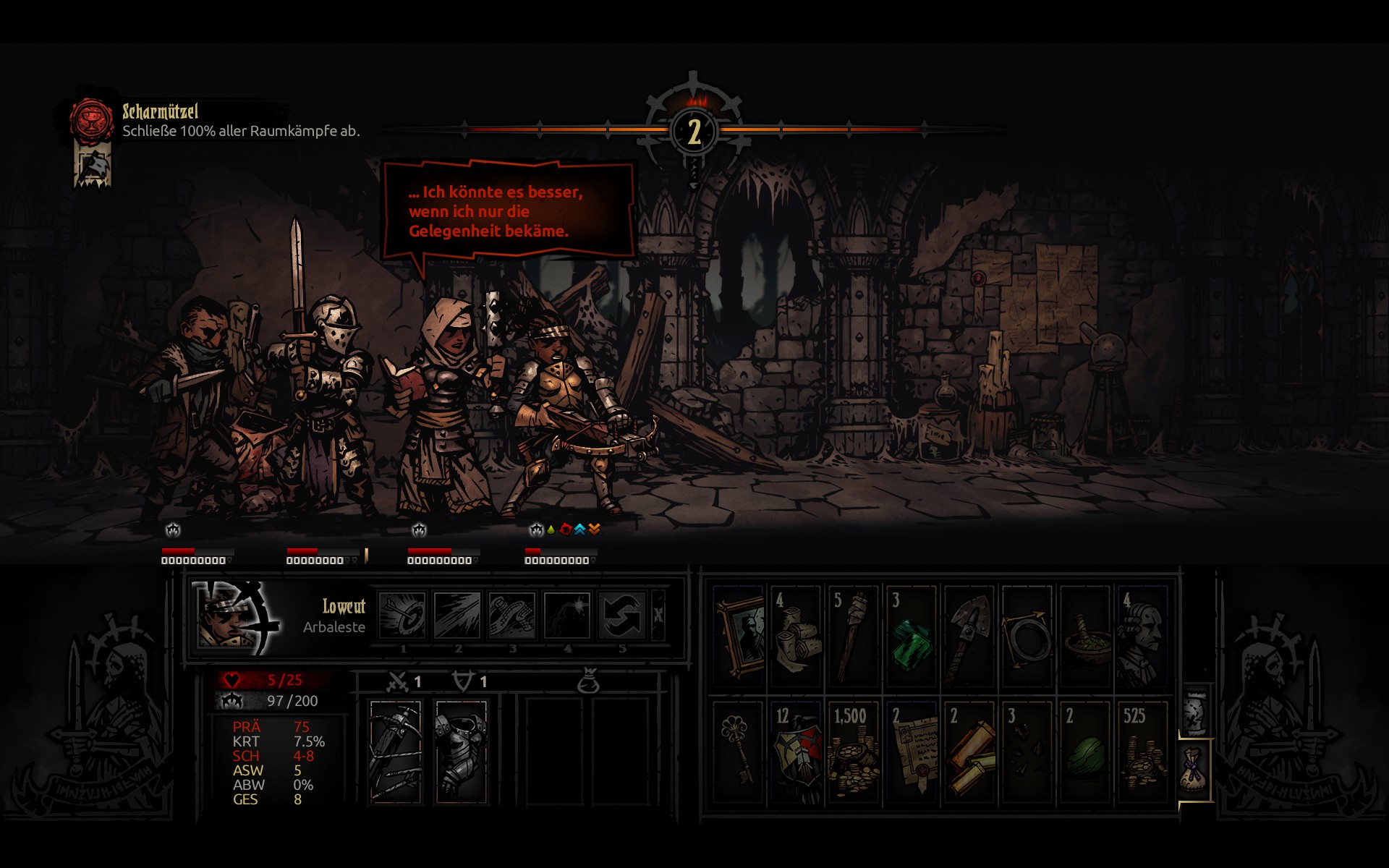The height and width of the screenshot is (868, 1389).
Task: Select the heraldic crest stack of 12
Action: click(796, 751)
